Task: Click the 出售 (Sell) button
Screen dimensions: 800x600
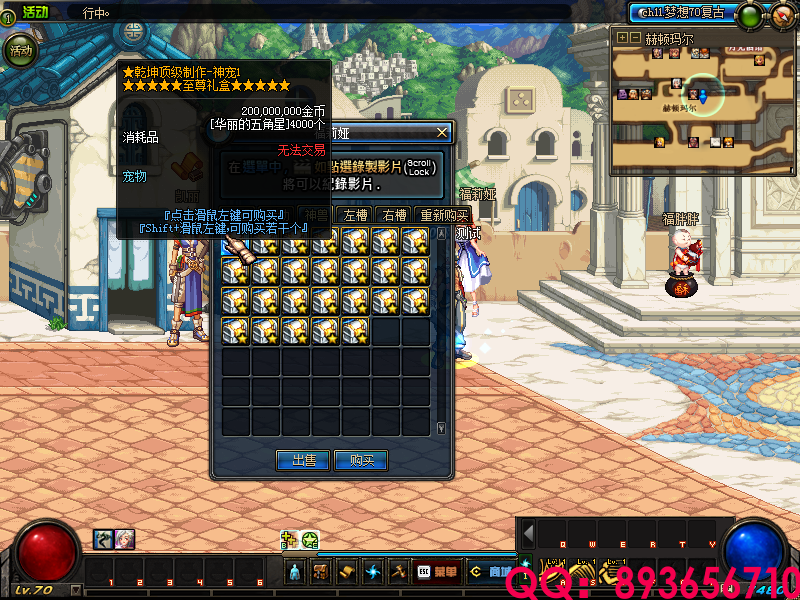Action: 303,460
